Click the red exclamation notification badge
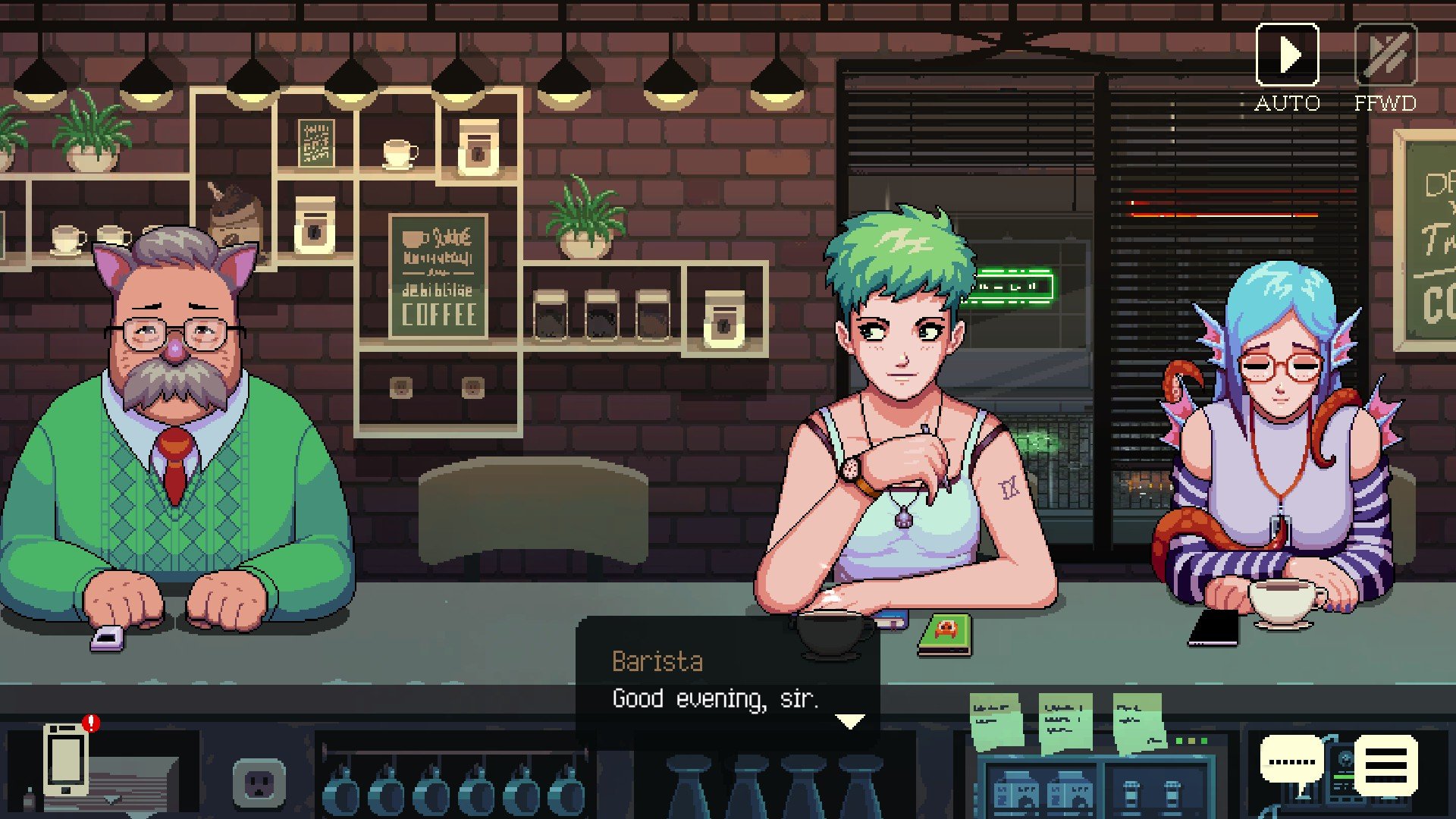 89,724
